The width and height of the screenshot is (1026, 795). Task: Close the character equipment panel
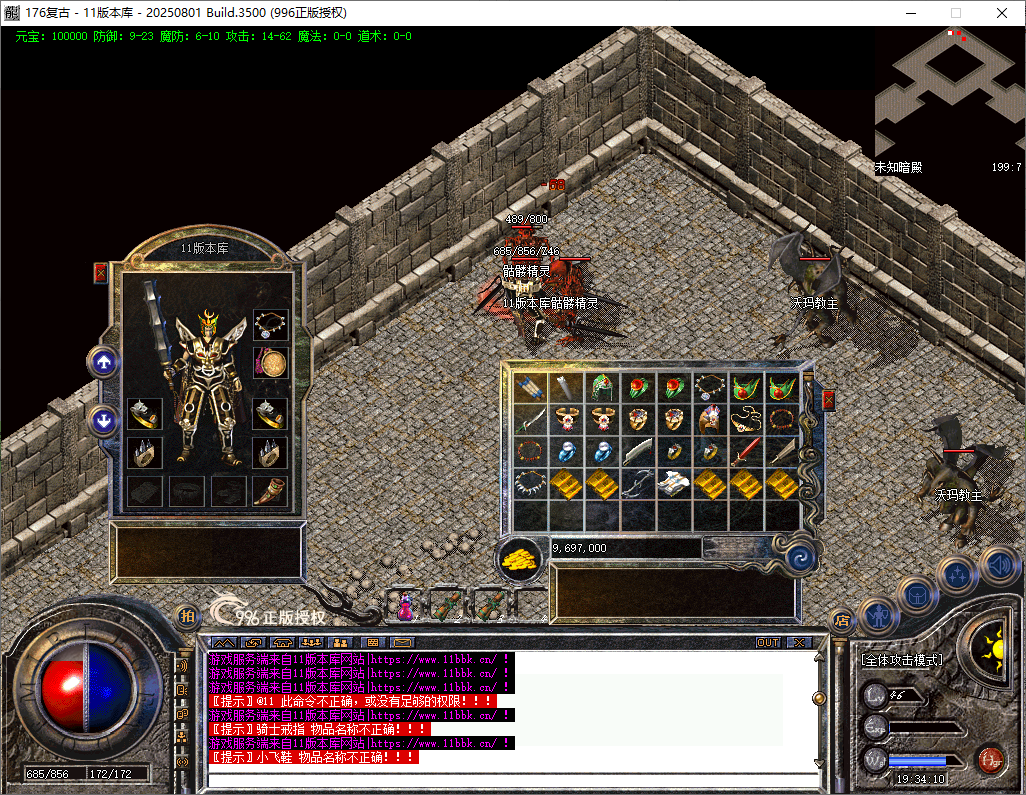pos(100,272)
